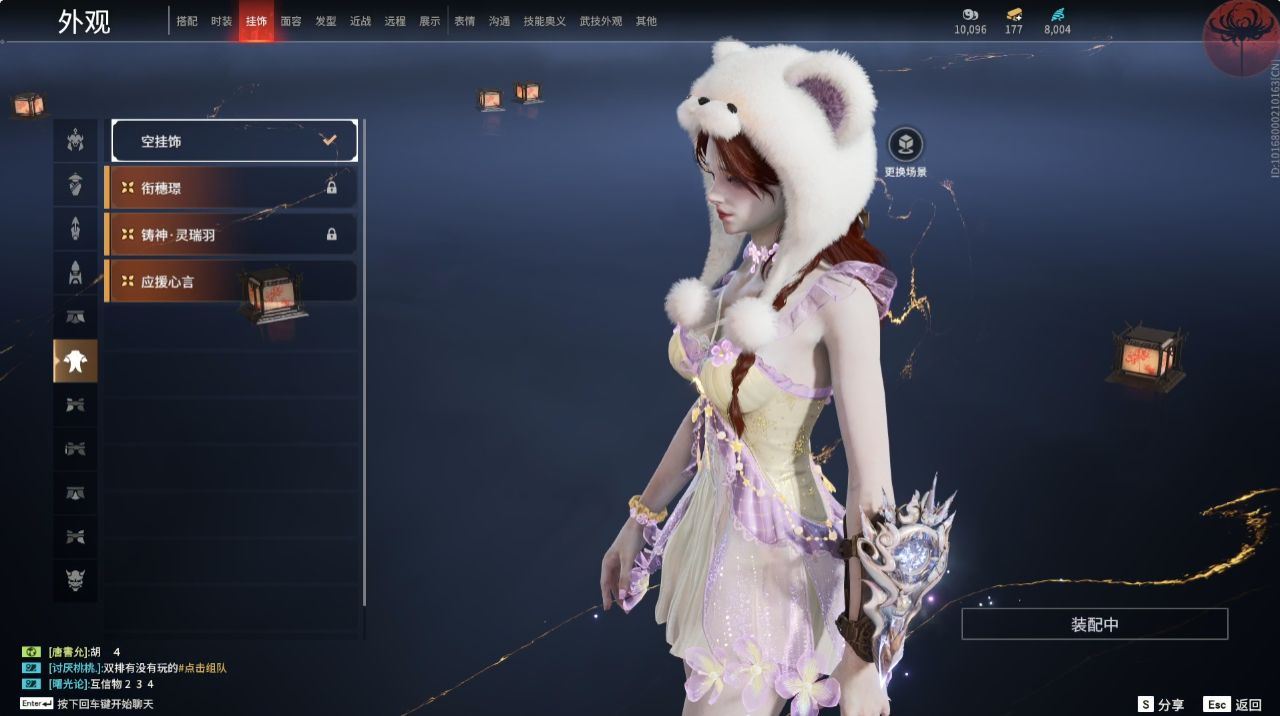Viewport: 1280px width, 716px height.
Task: Switch to the 搭配 tab
Action: 187,21
